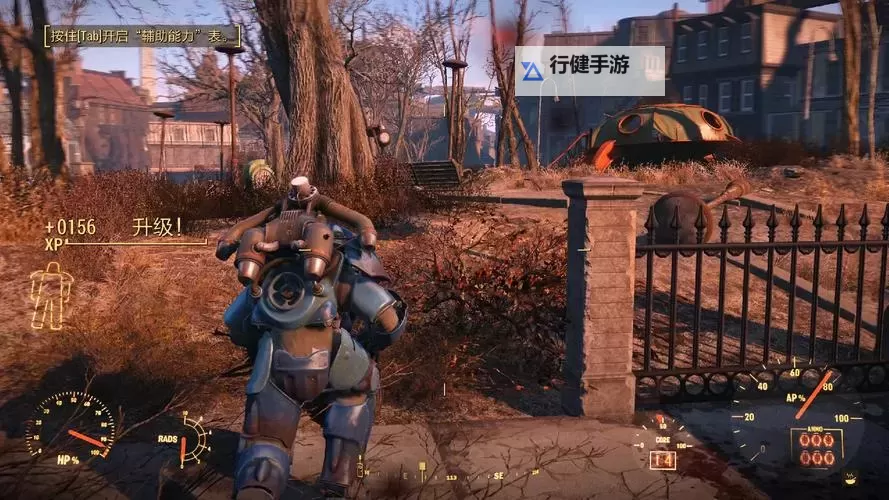The height and width of the screenshot is (500, 889).
Task: Click the power armor condition figure icon
Action: (x=50, y=296)
